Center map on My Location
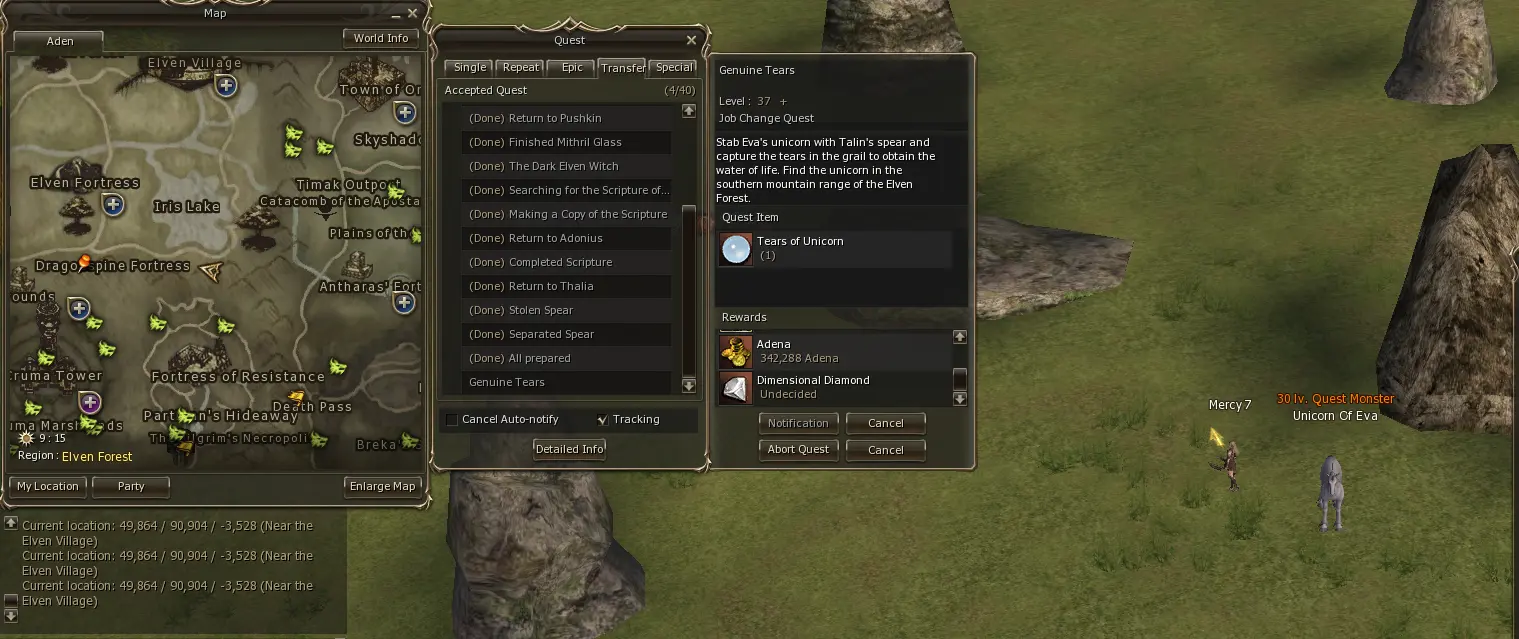 coord(47,487)
